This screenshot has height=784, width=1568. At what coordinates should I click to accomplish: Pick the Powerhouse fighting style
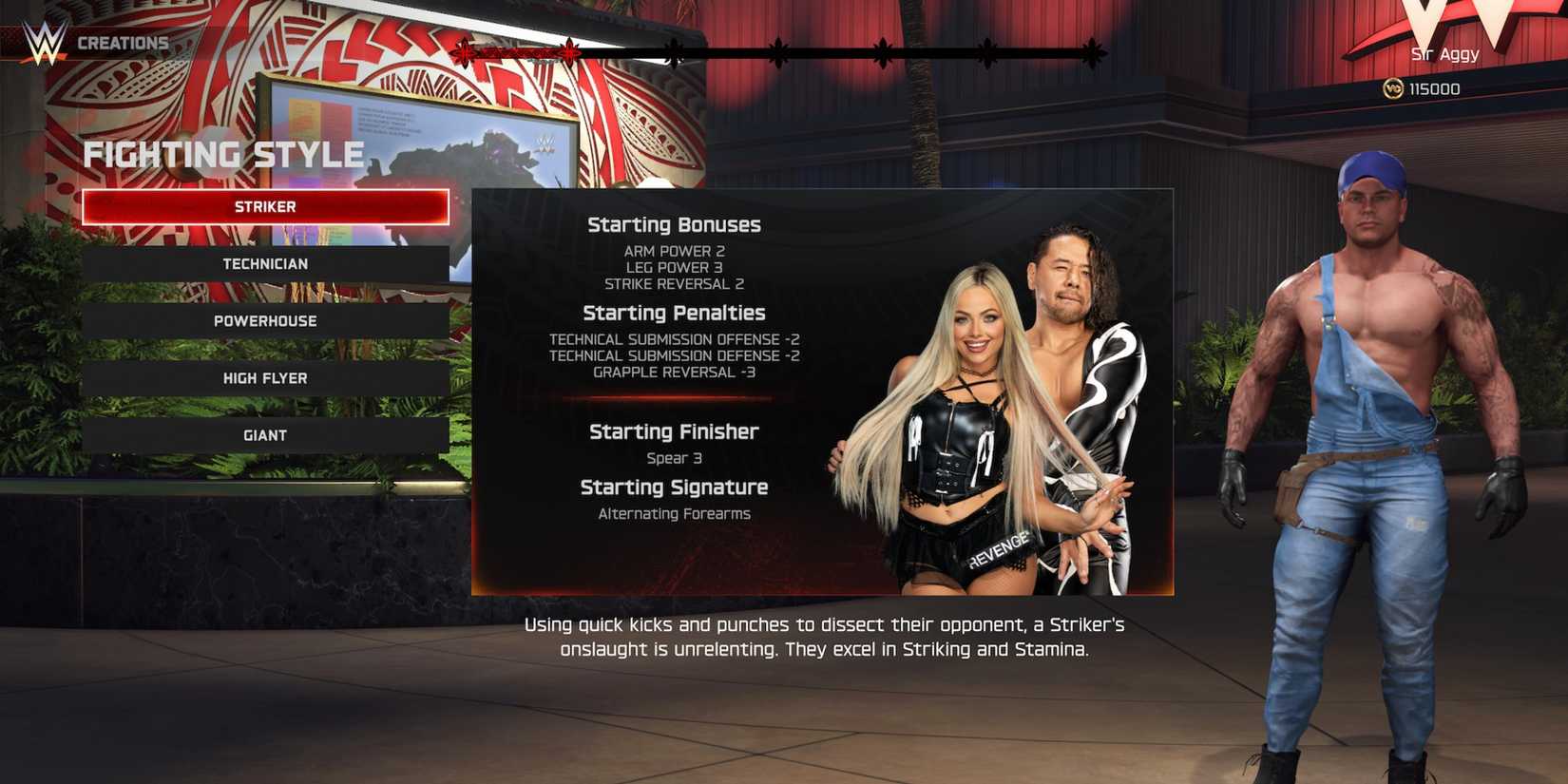(x=266, y=320)
